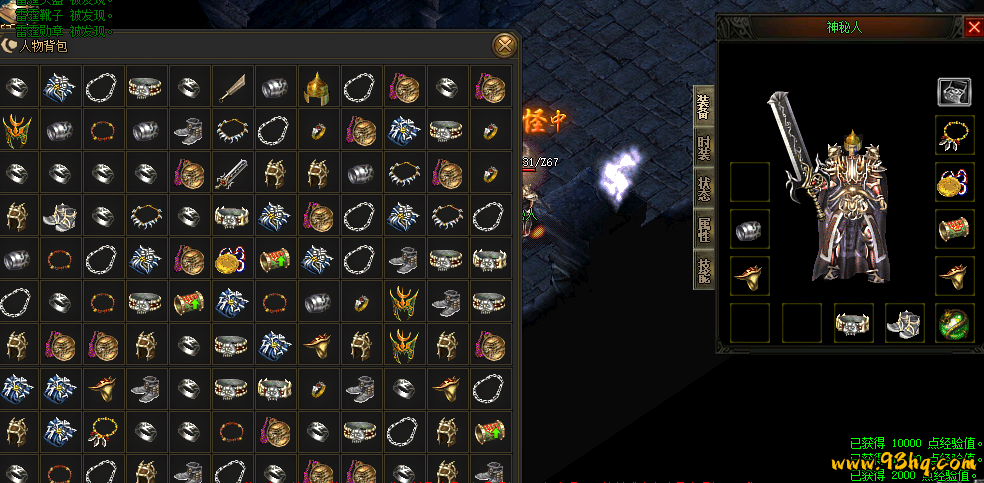Close the character backpack window
The width and height of the screenshot is (984, 483).
[506, 44]
